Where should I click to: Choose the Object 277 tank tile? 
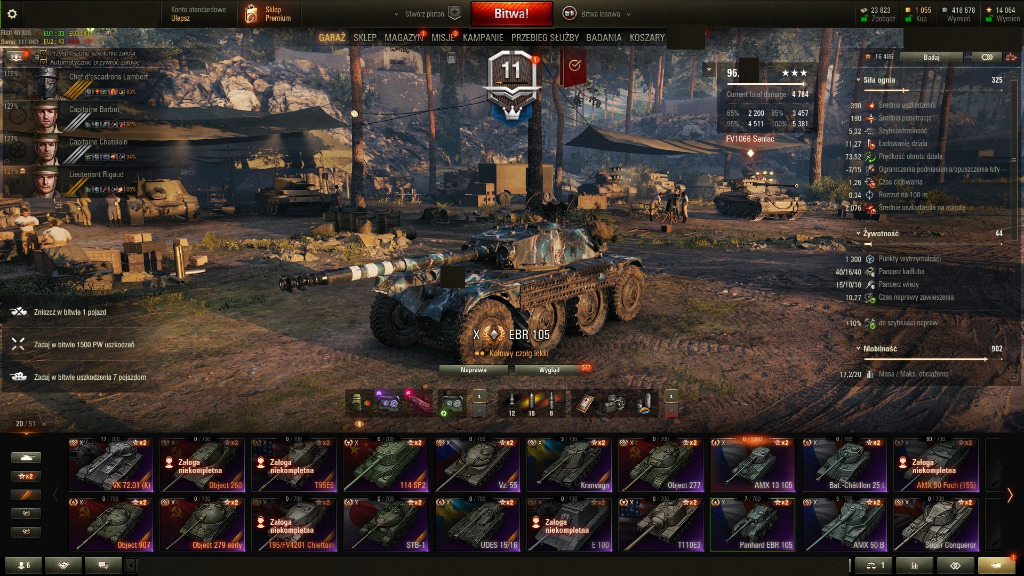click(x=661, y=465)
